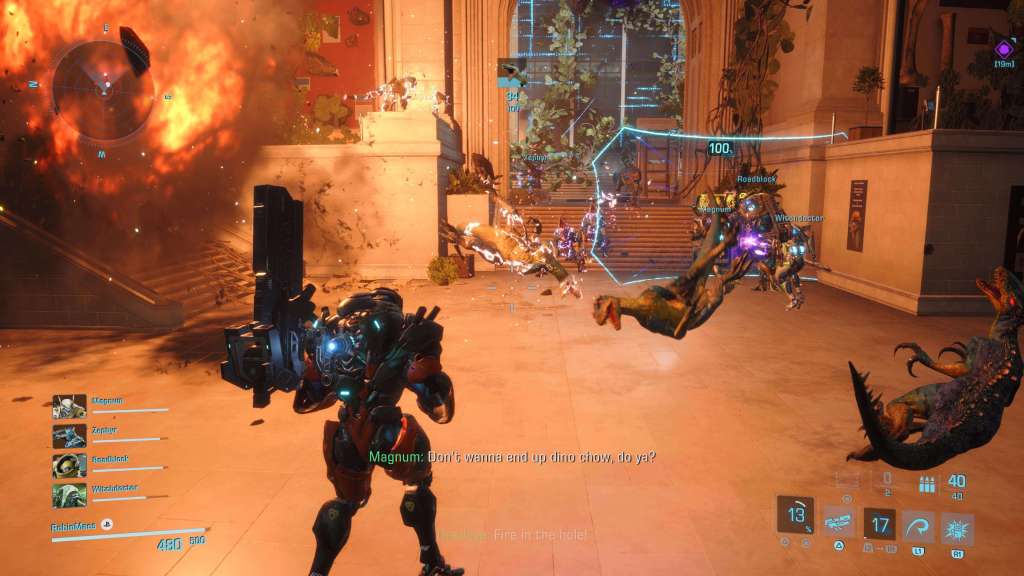Activate the spiky burst ability
Image resolution: width=1024 pixels, height=576 pixels.
pos(957,527)
